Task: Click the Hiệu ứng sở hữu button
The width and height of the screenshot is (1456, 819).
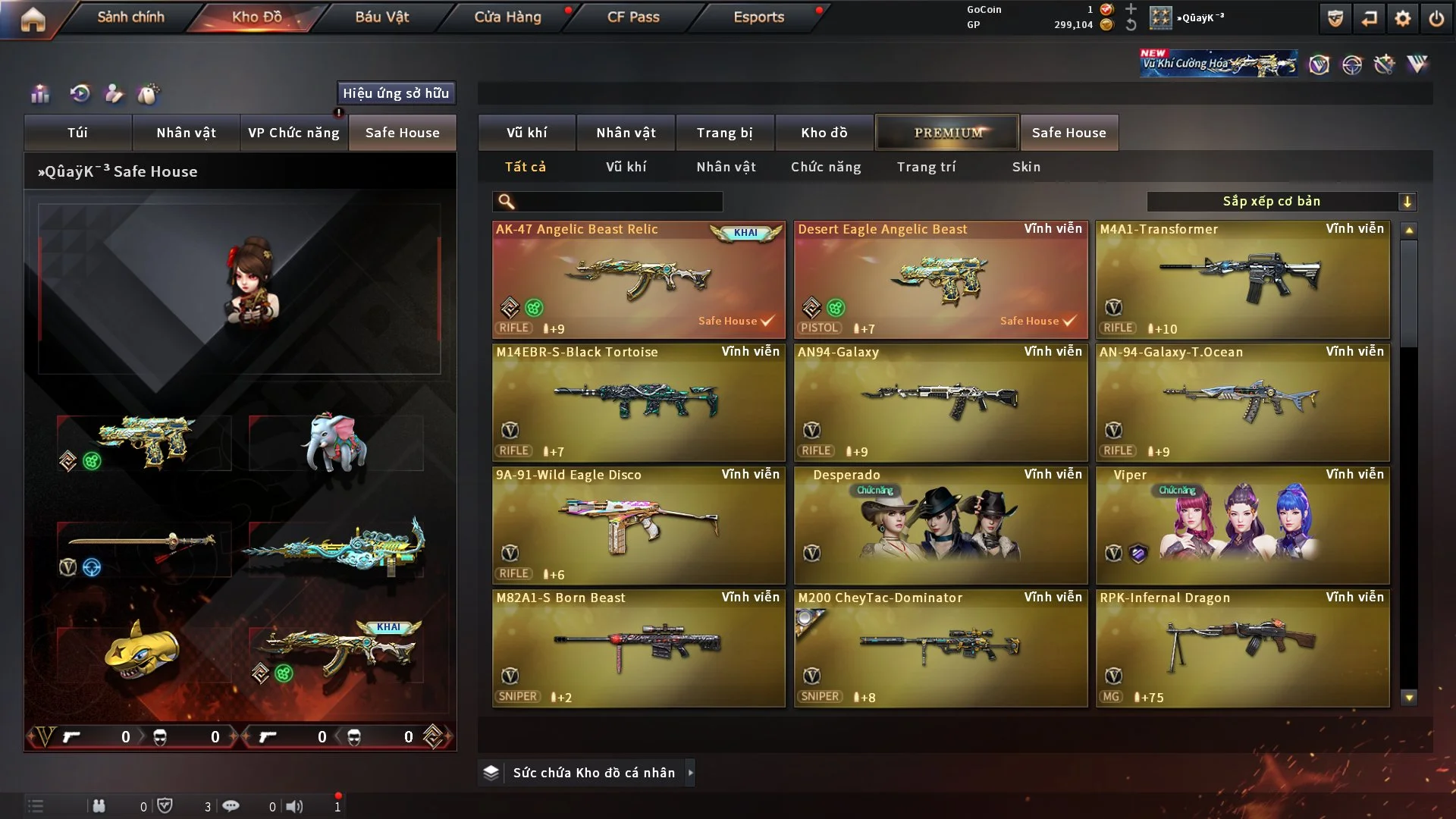Action: click(x=396, y=93)
